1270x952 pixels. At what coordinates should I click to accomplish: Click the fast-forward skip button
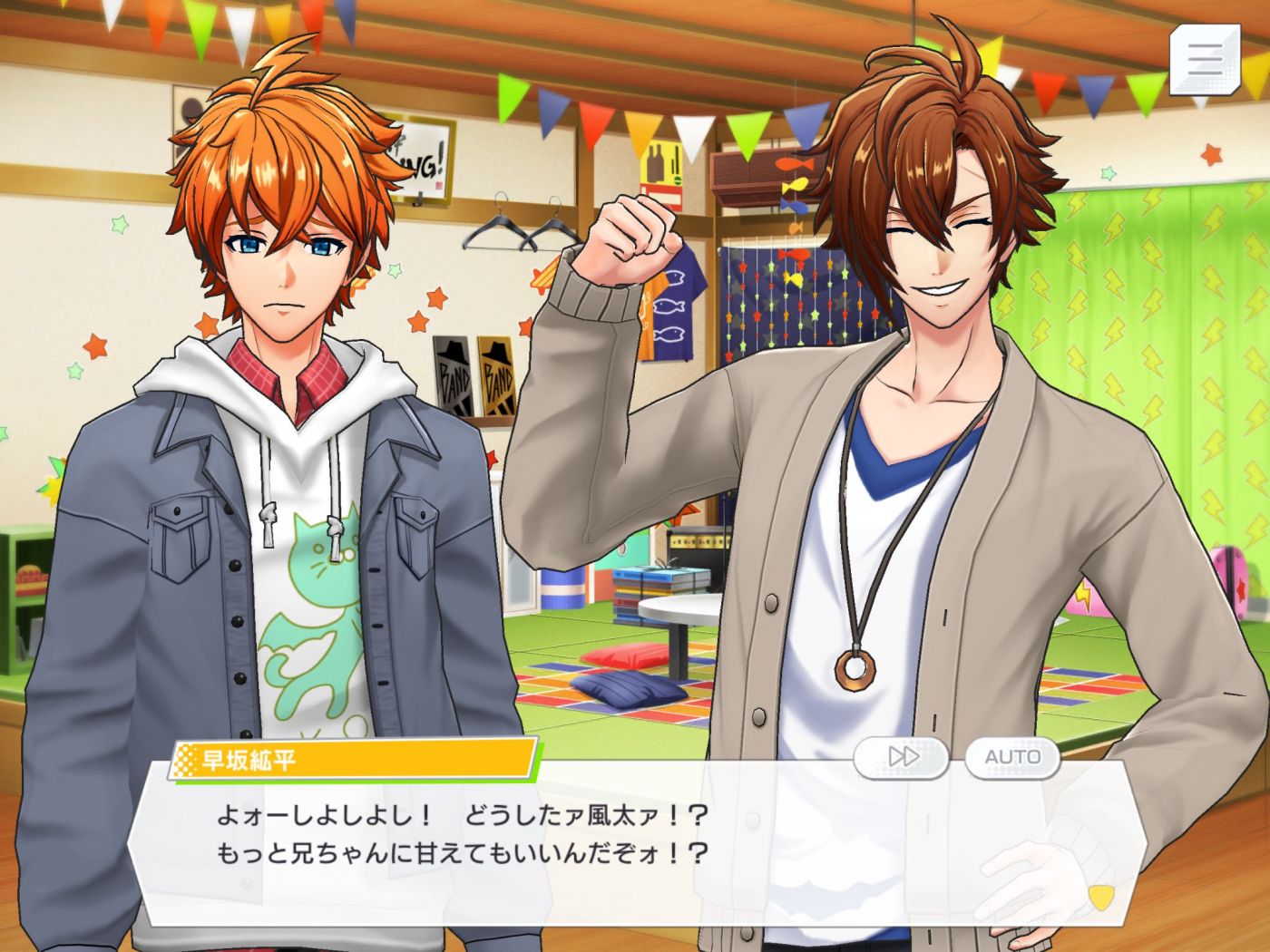pos(902,757)
